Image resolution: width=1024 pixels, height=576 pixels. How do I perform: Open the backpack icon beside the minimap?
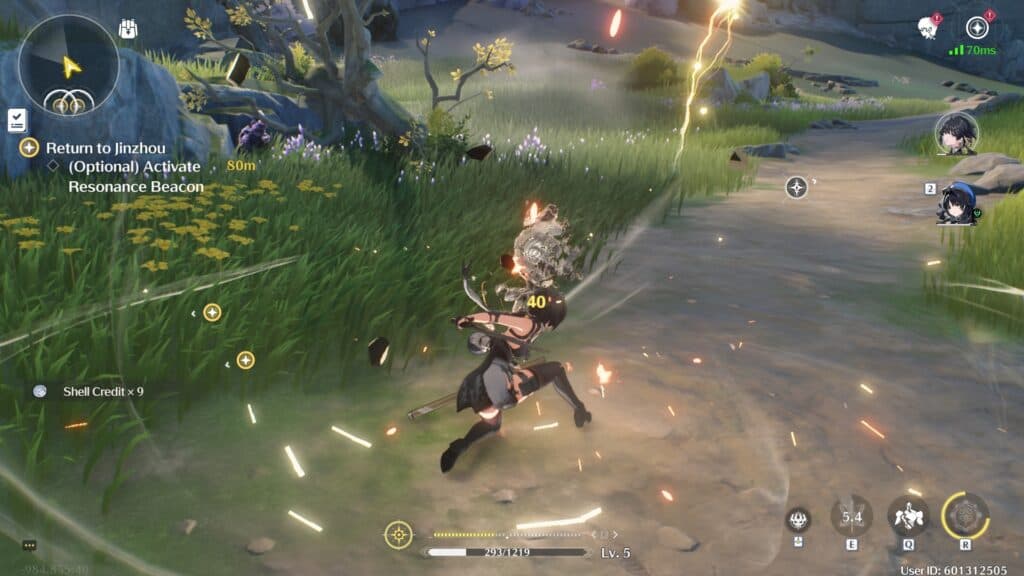coord(128,30)
